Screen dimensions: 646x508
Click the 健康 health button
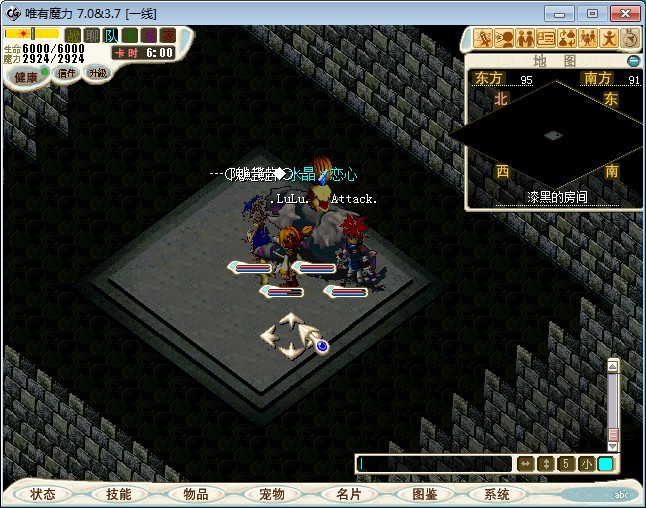pos(25,77)
